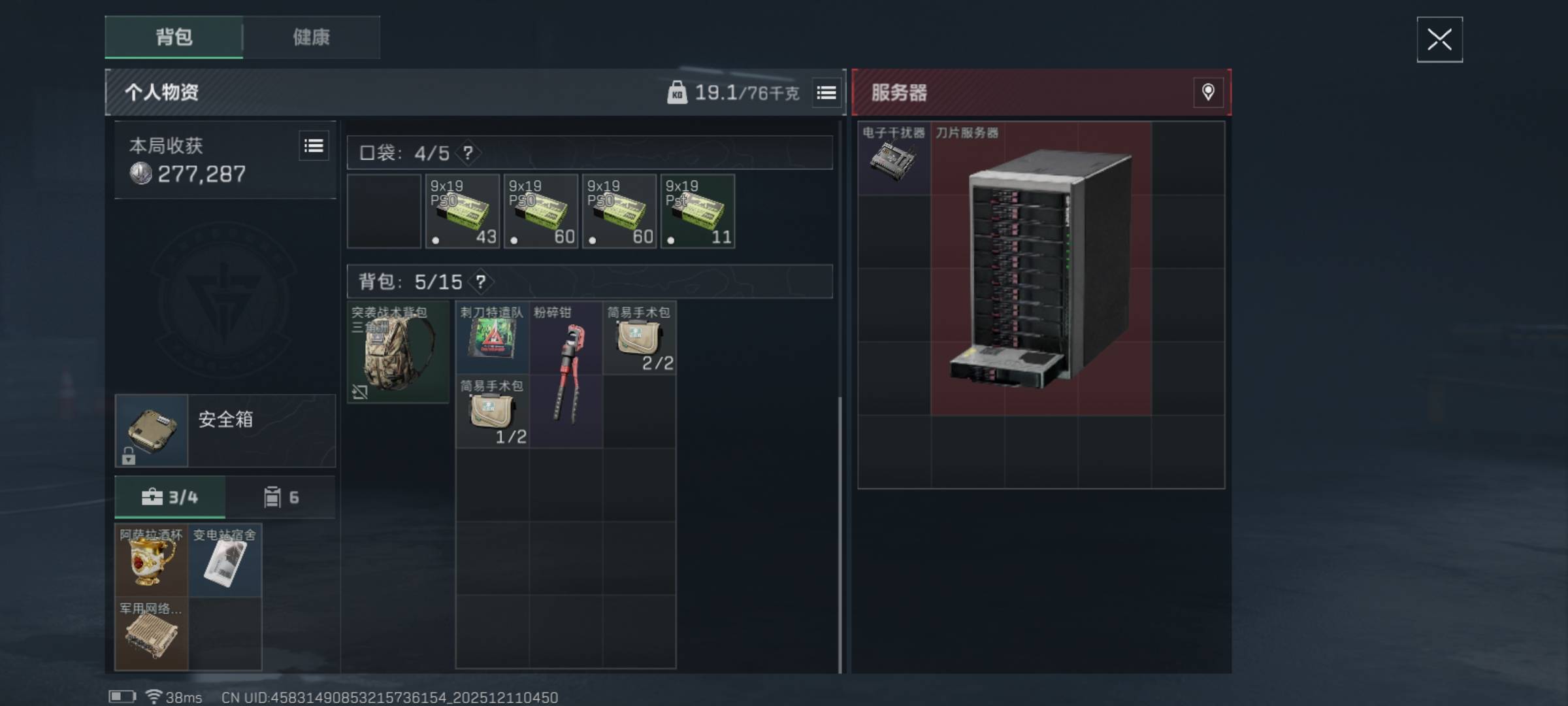Open the 个人物资 list view button
The width and height of the screenshot is (1568, 706).
click(x=826, y=93)
